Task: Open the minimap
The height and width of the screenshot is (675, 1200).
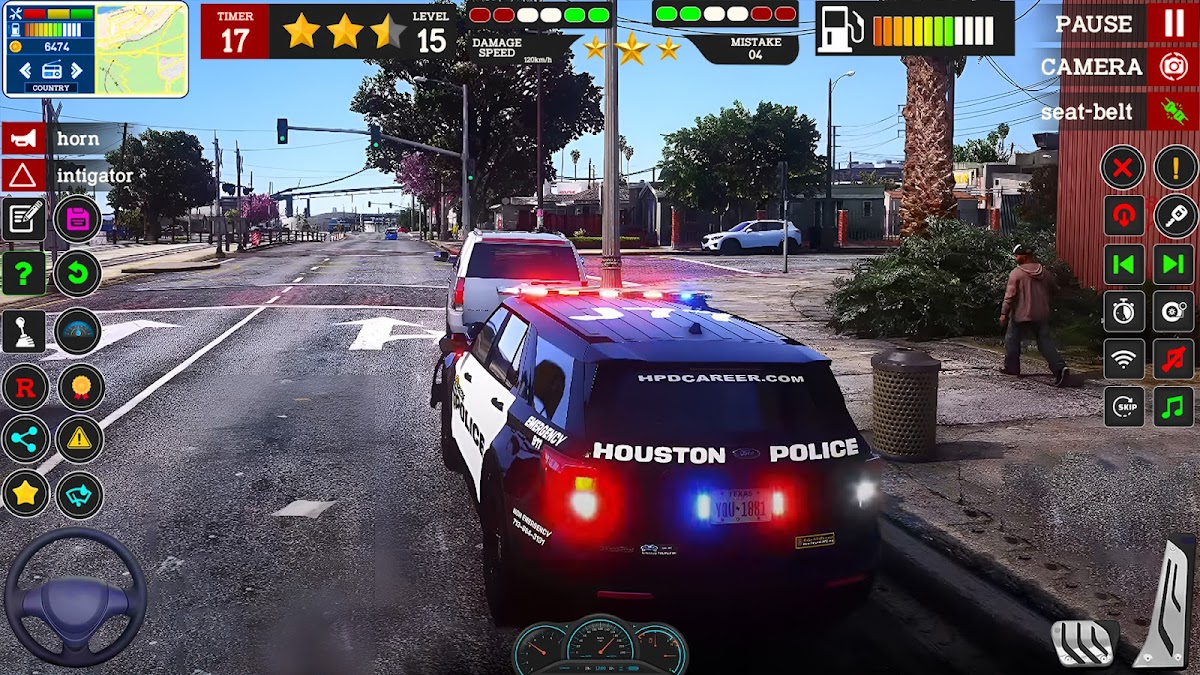Action: point(141,48)
